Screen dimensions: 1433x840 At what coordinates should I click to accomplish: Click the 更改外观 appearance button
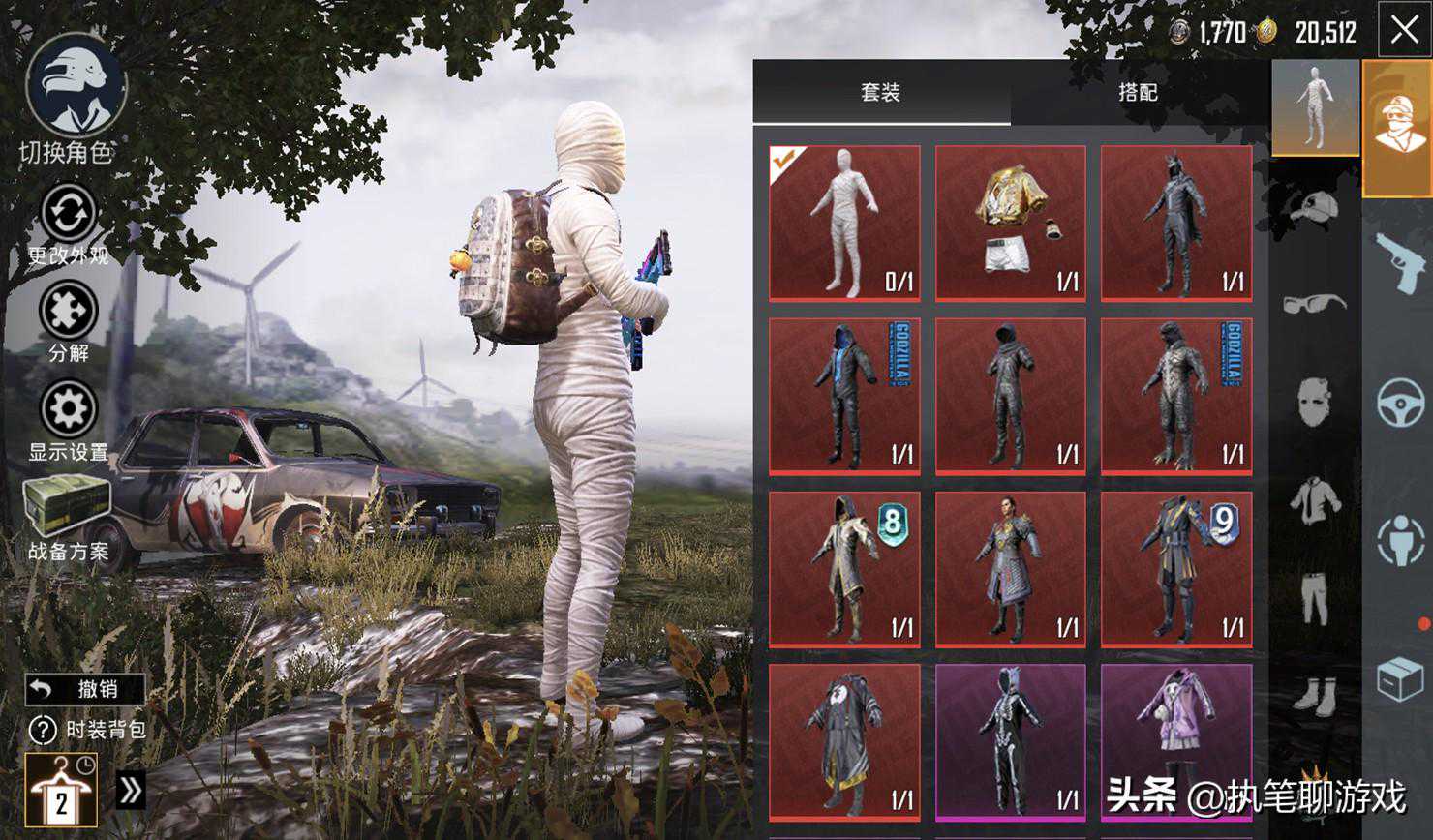tap(68, 214)
